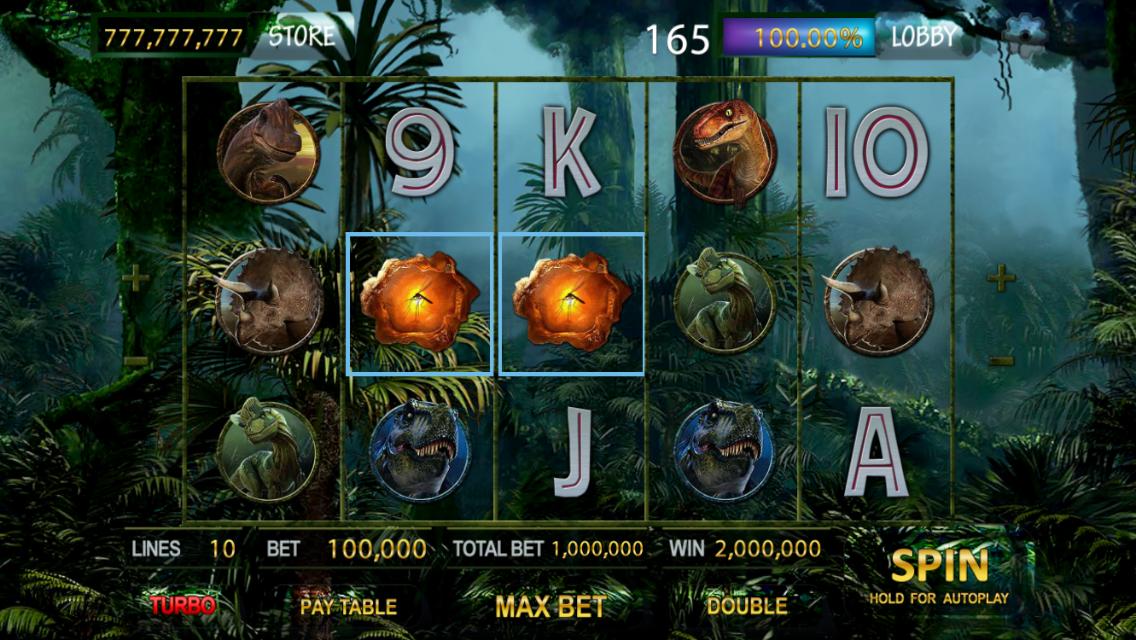This screenshot has height=640, width=1136.
Task: Set the Max Bet
Action: tap(549, 606)
